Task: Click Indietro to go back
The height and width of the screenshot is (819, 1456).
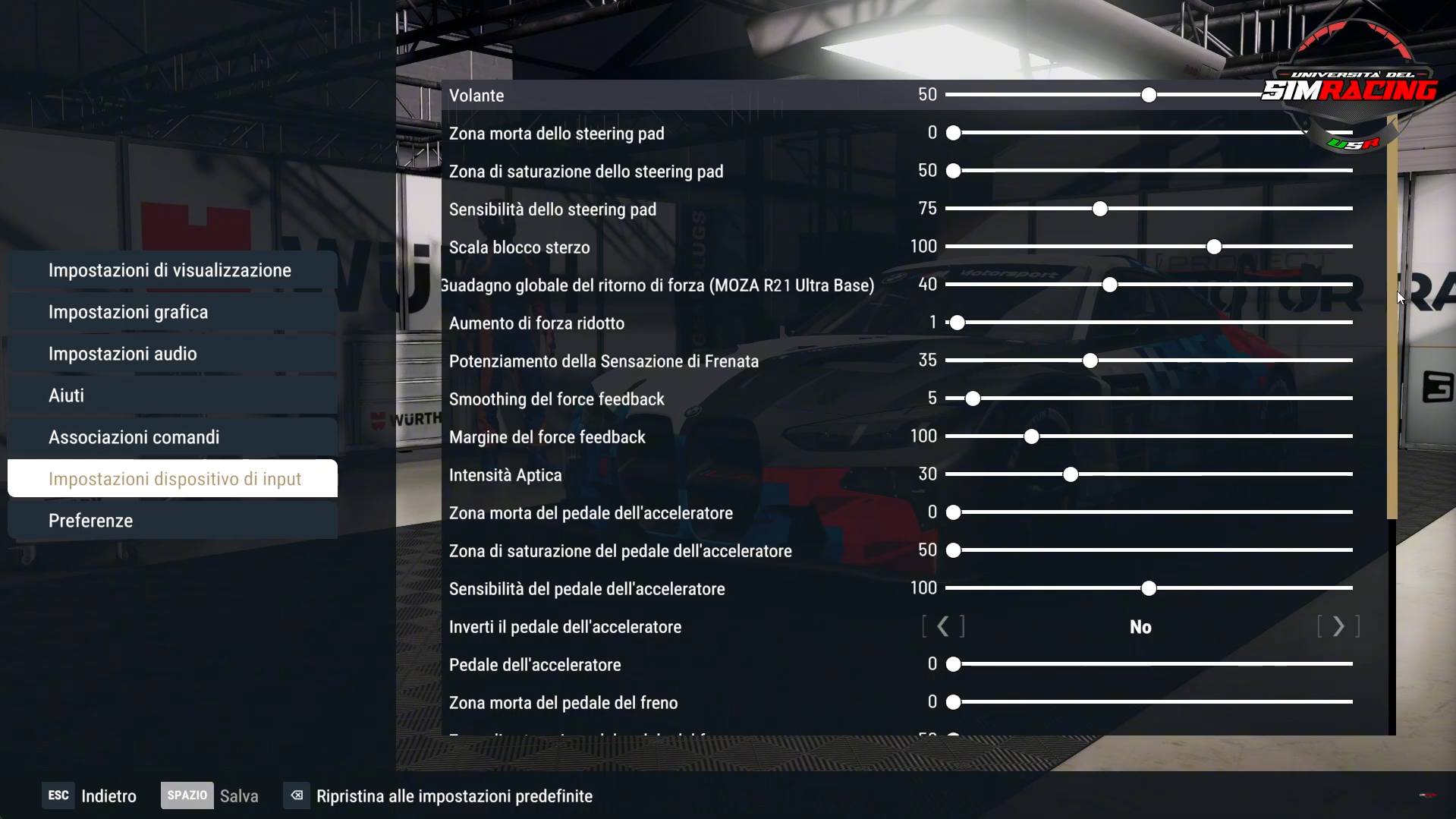Action: [x=108, y=795]
